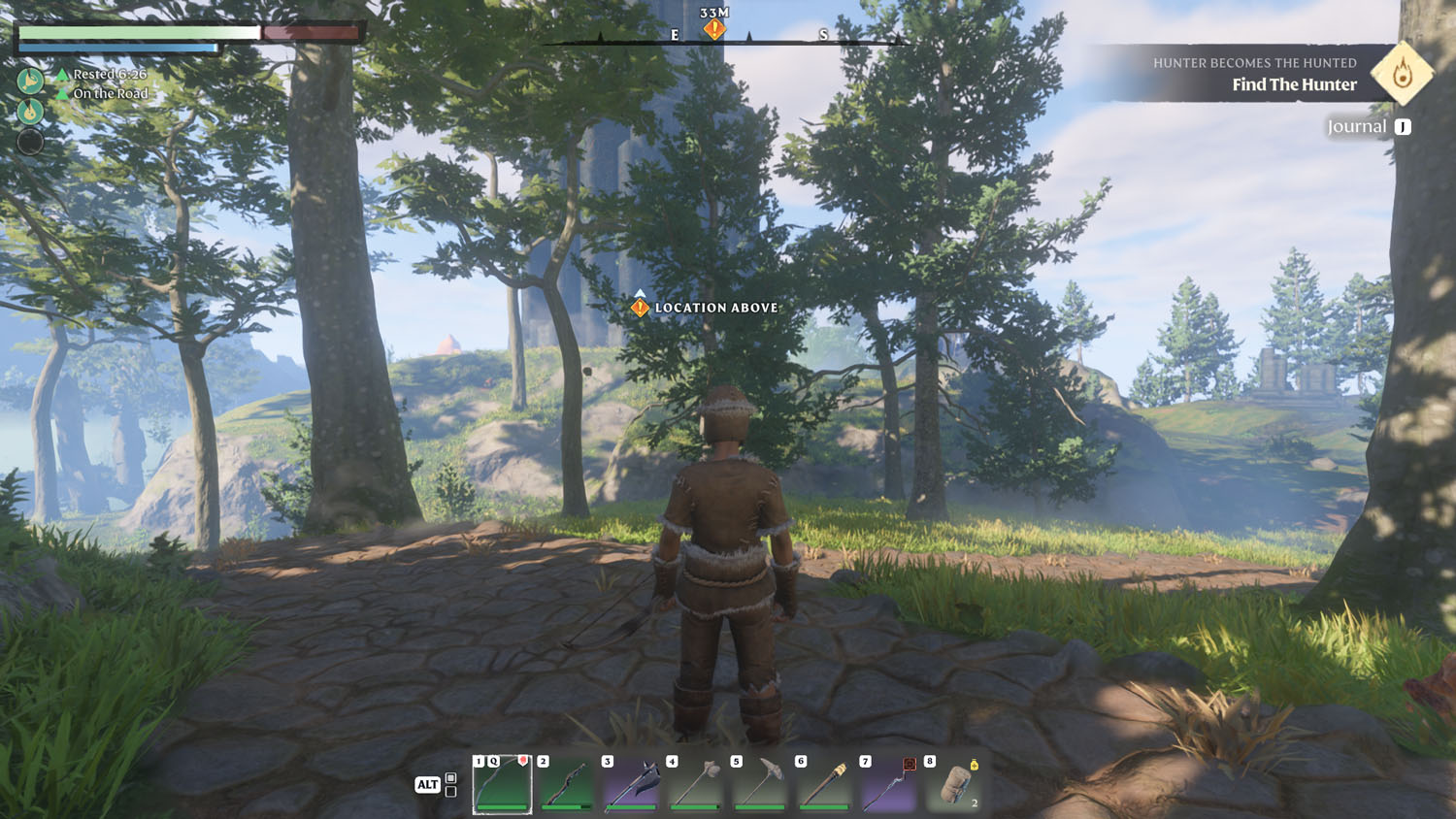Select the pickaxe in slot 5

tap(759, 784)
